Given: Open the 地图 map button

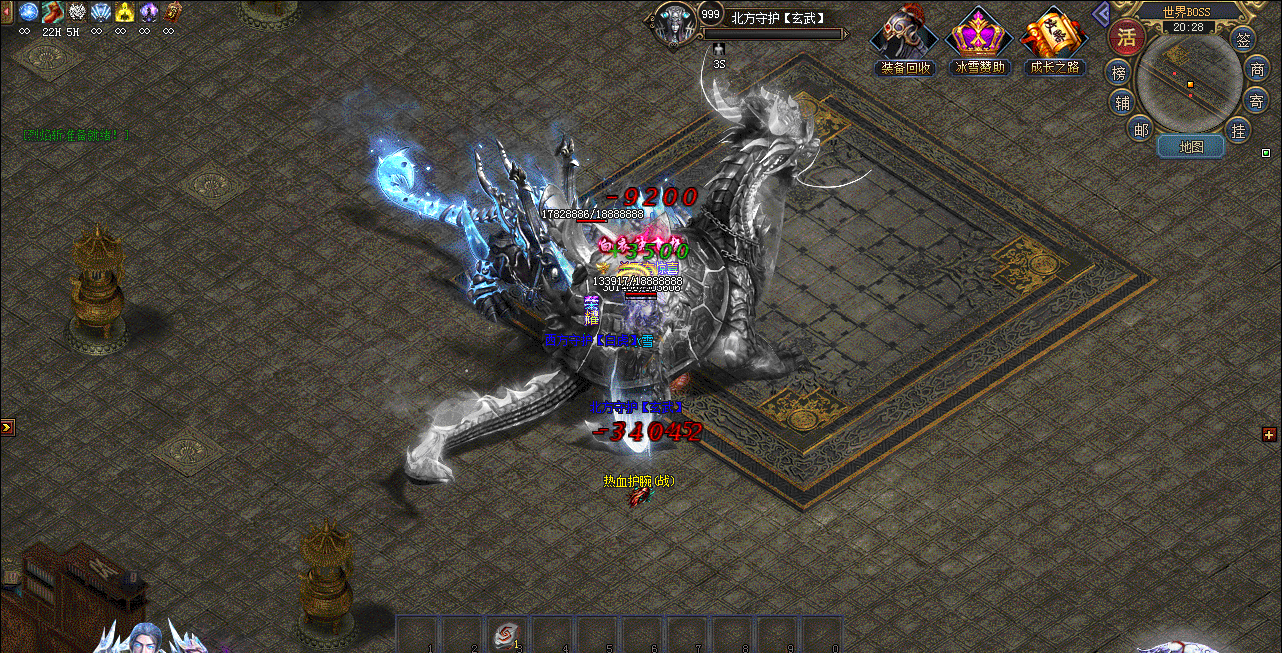Looking at the screenshot, I should [1190, 147].
